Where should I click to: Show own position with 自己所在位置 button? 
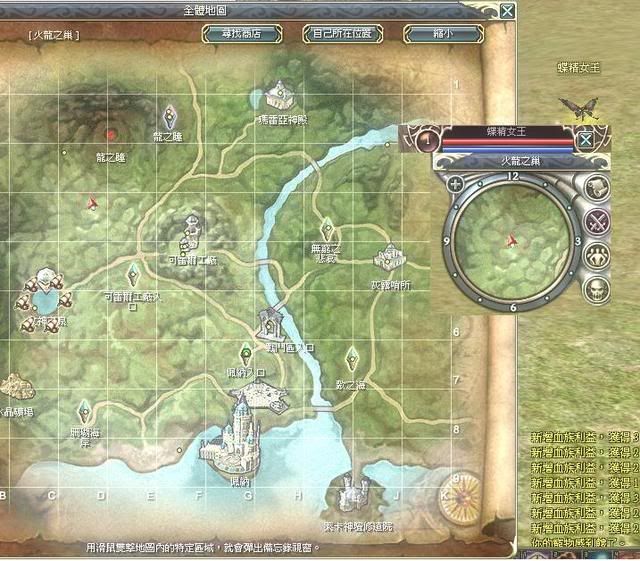(x=342, y=33)
